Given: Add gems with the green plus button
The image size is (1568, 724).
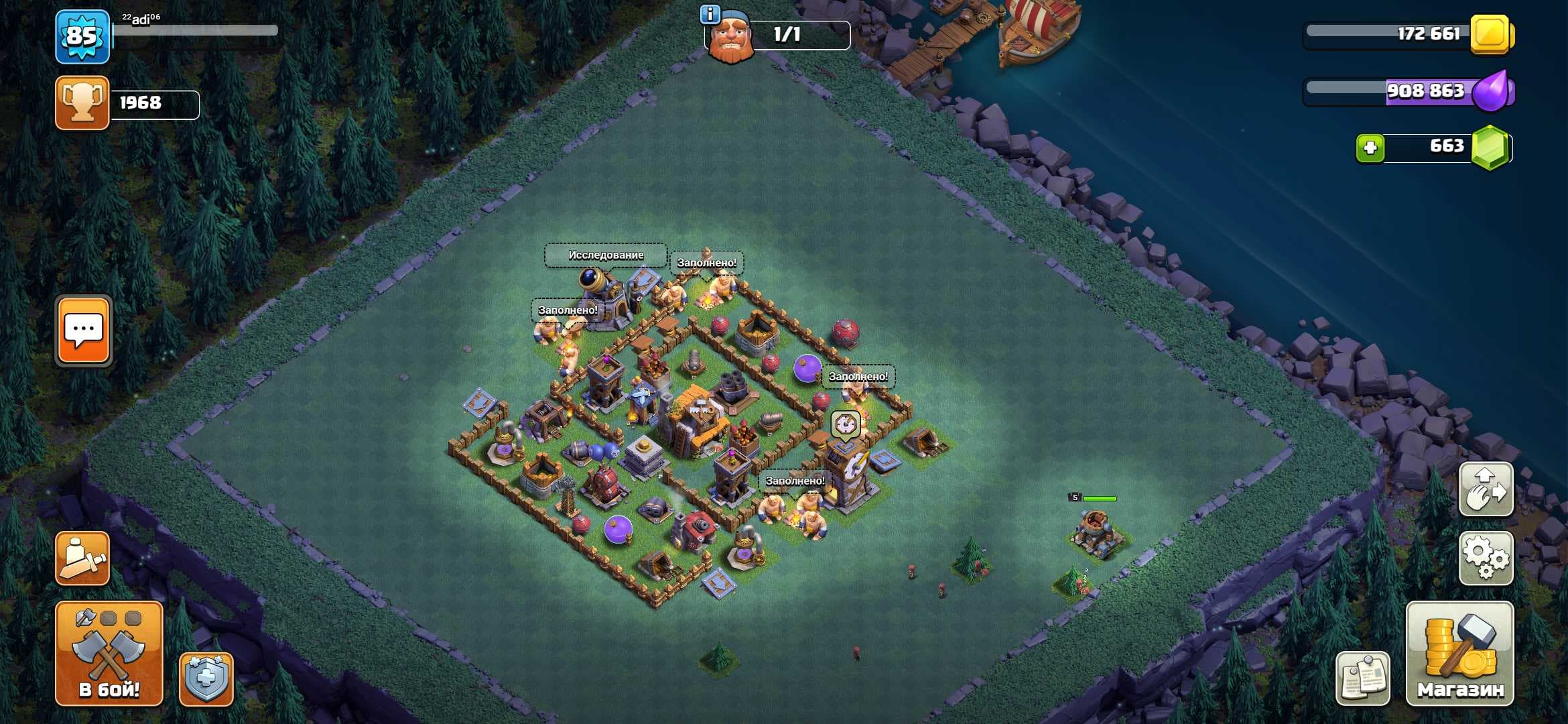Looking at the screenshot, I should (1370, 147).
